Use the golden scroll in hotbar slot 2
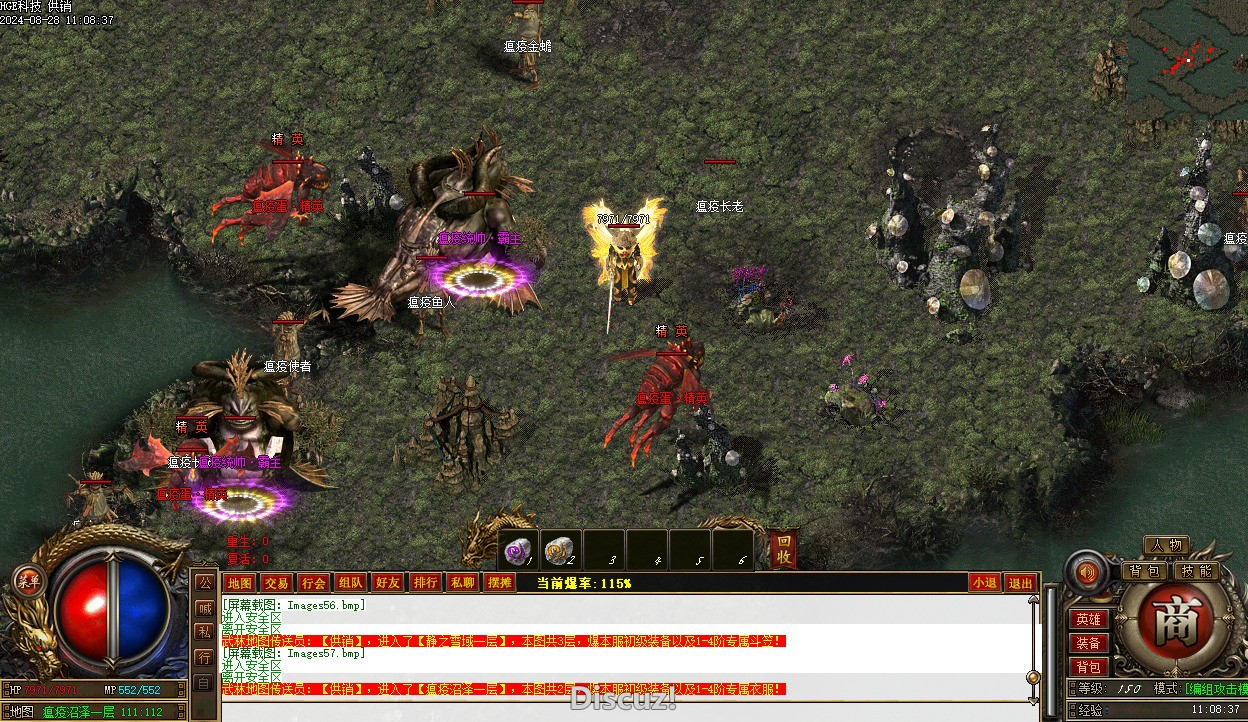This screenshot has height=722, width=1248. point(560,550)
